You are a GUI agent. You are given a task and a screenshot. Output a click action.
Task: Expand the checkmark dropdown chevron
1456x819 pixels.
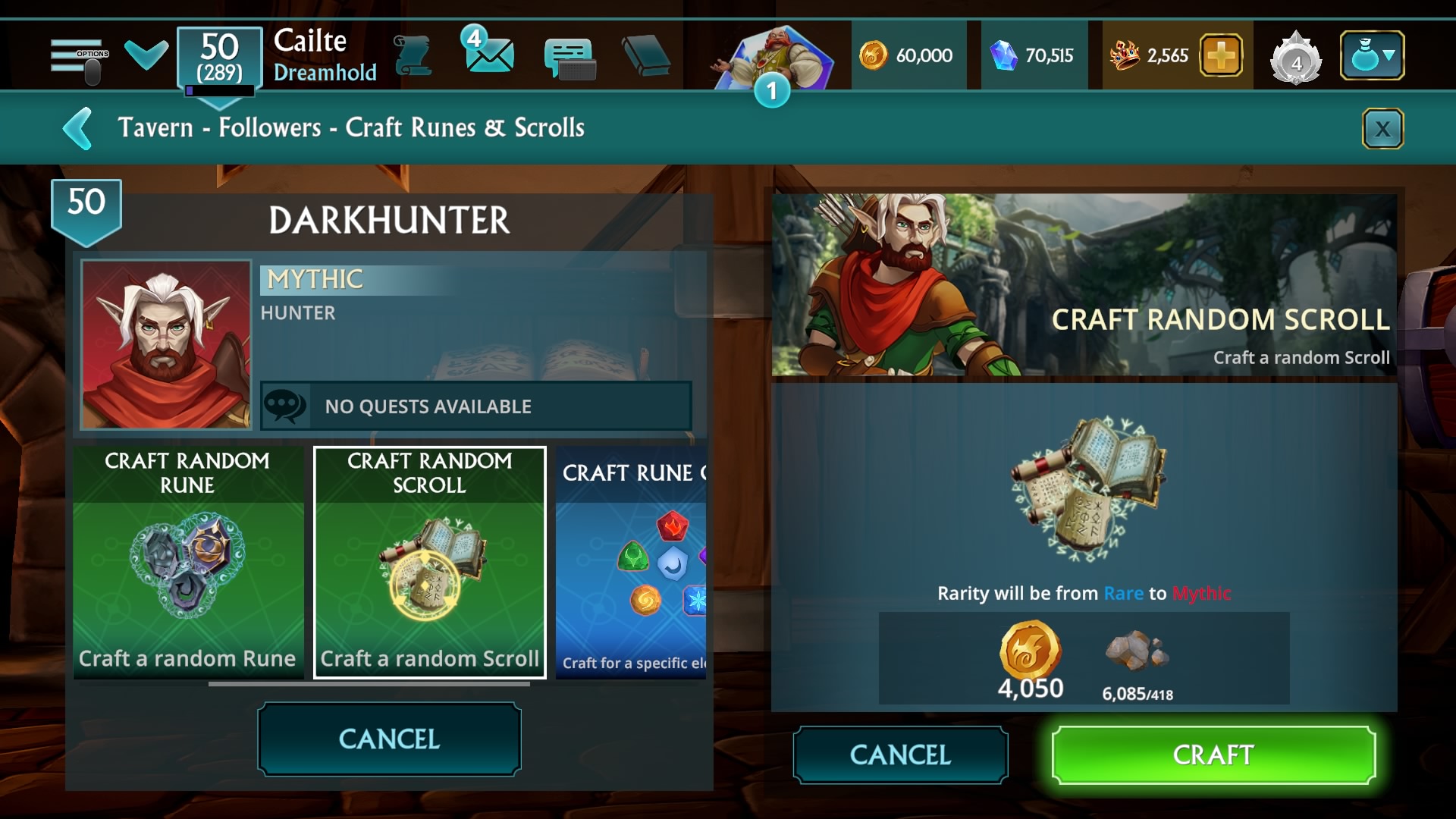click(146, 55)
